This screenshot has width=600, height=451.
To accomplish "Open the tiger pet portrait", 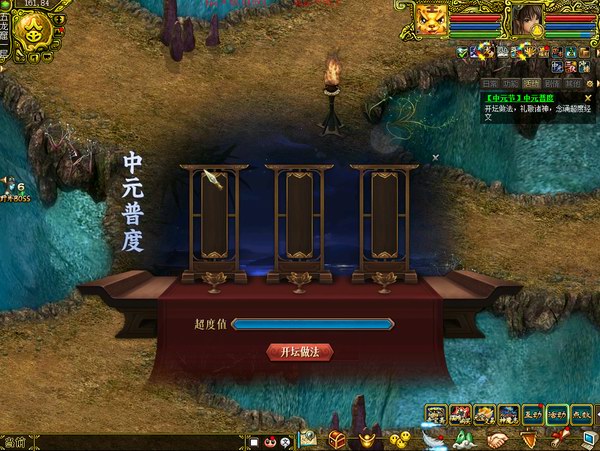I will (x=431, y=19).
